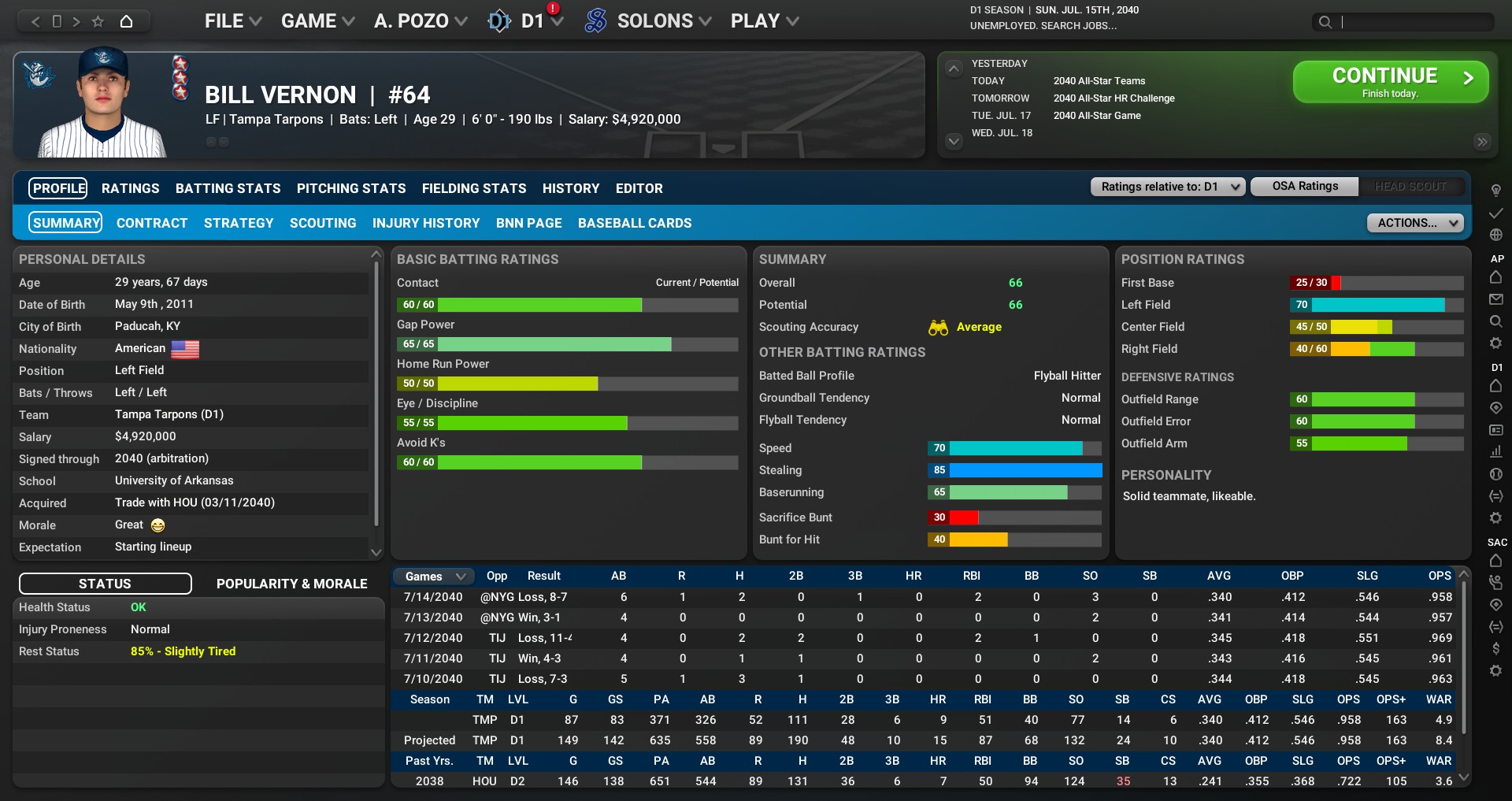Open the Actions dropdown
This screenshot has height=801, width=1512.
click(1414, 223)
